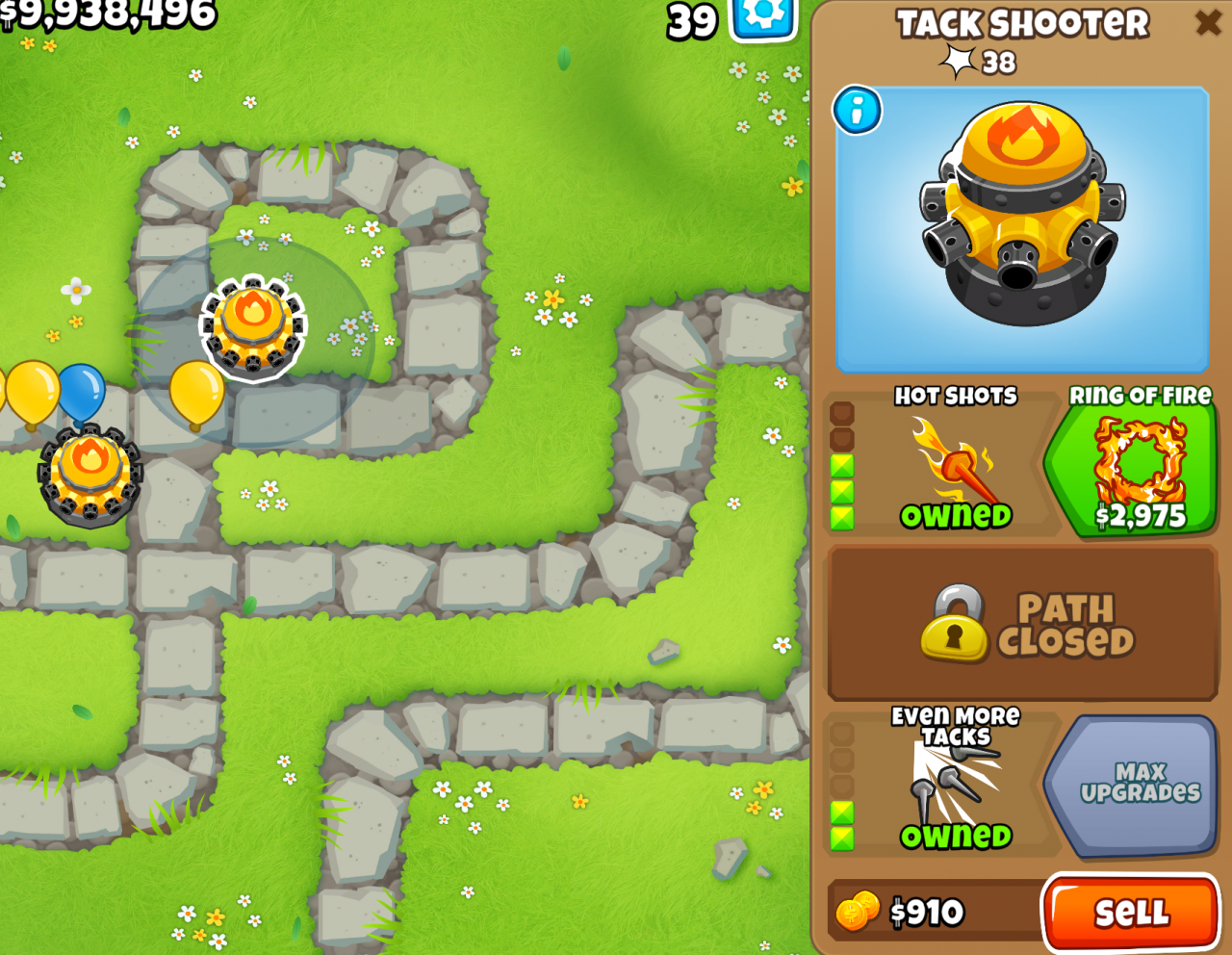Close the Tack Shooter panel with the X
1232x955 pixels.
(x=1210, y=23)
